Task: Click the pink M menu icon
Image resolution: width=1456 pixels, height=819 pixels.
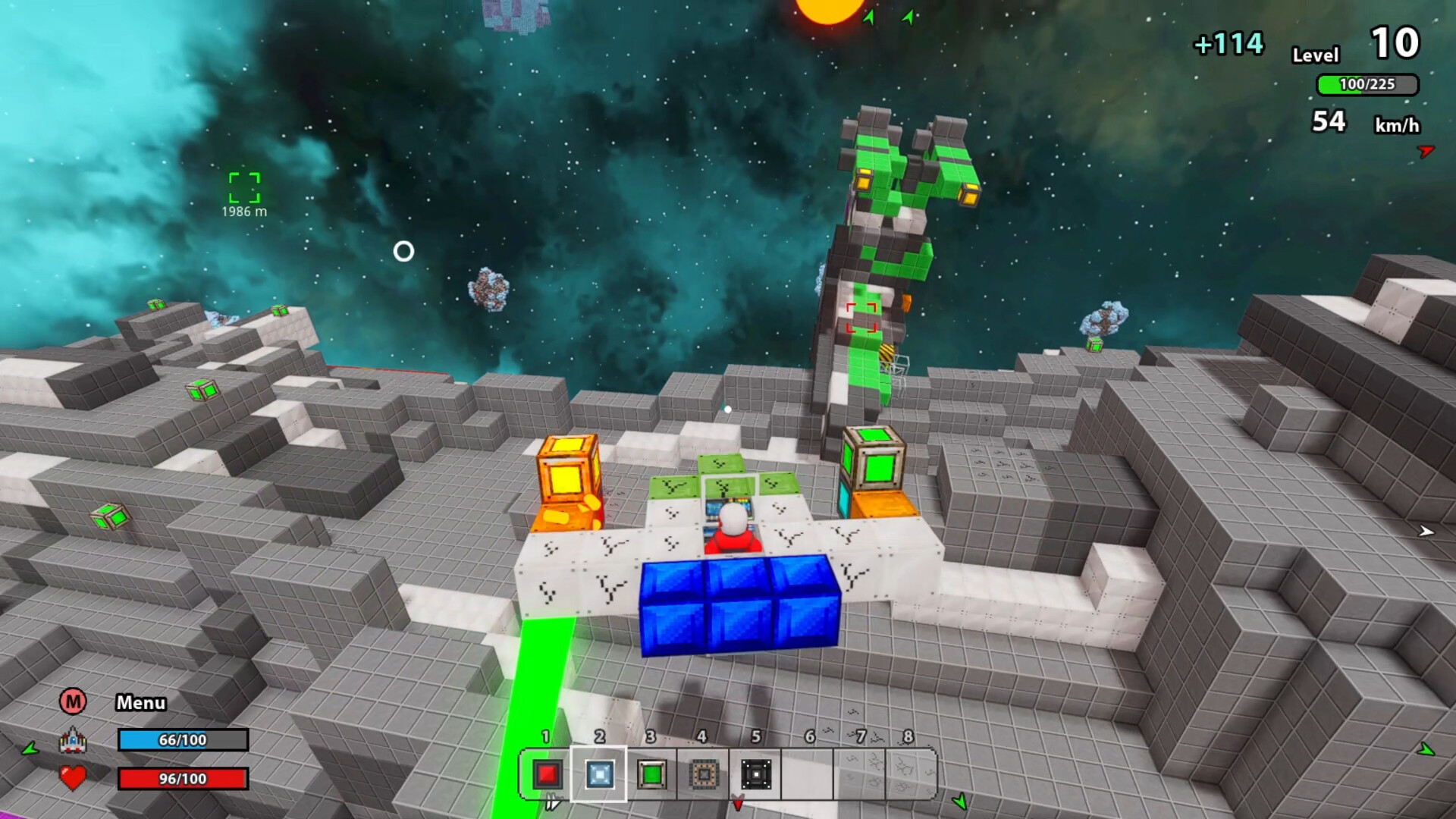Action: click(x=73, y=703)
